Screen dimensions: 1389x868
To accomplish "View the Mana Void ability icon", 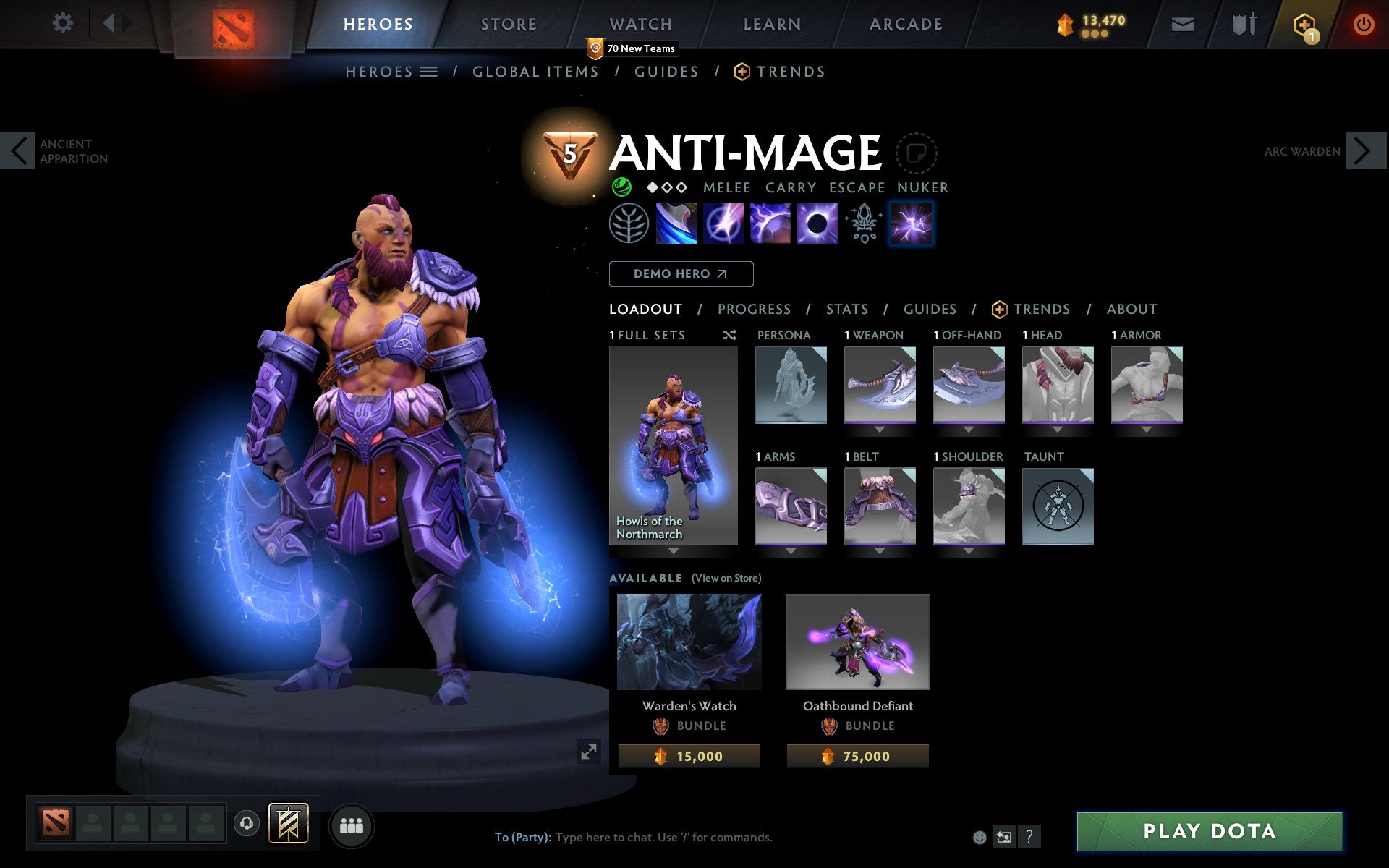I will click(x=817, y=224).
